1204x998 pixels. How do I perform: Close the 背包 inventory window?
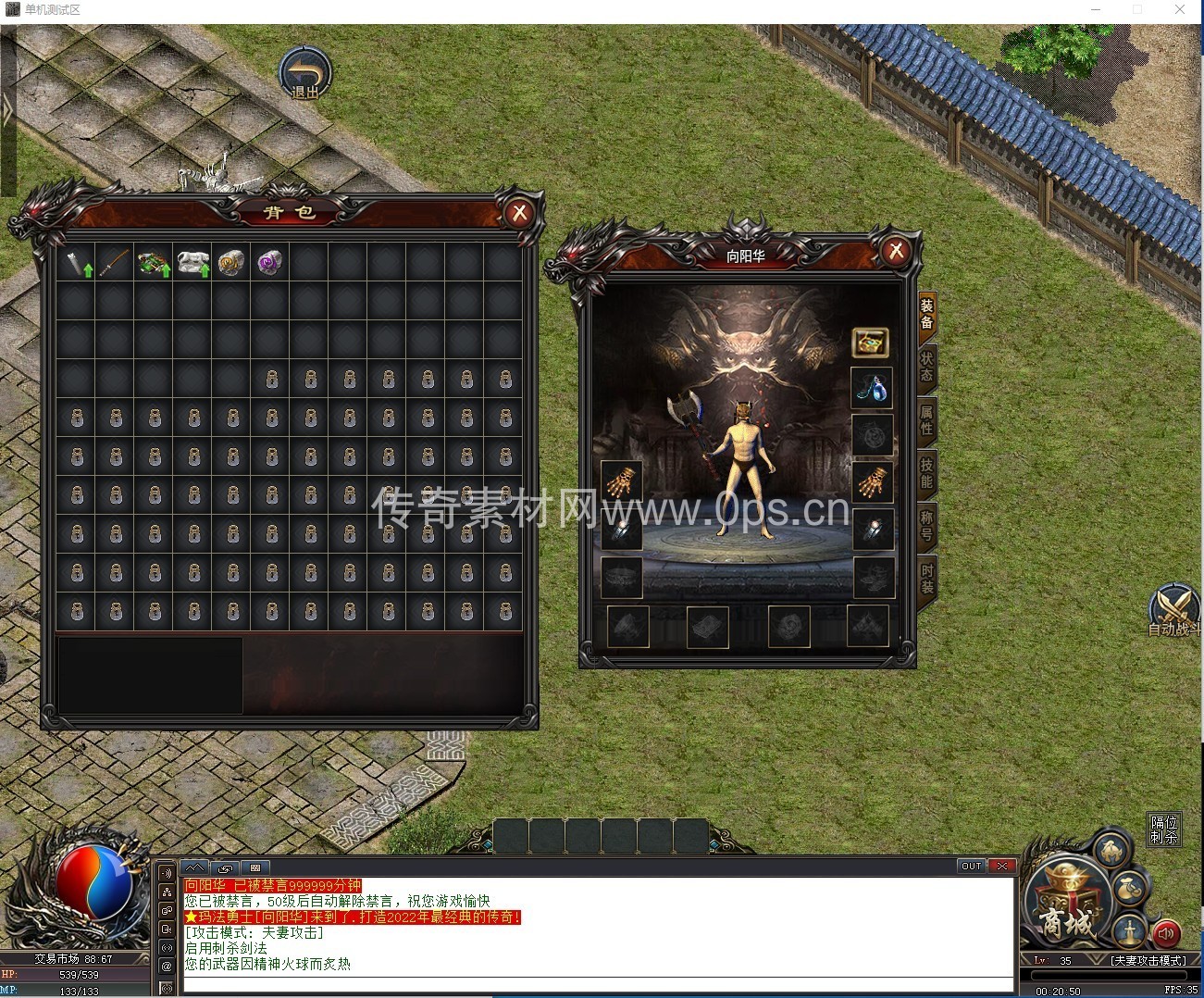(519, 213)
